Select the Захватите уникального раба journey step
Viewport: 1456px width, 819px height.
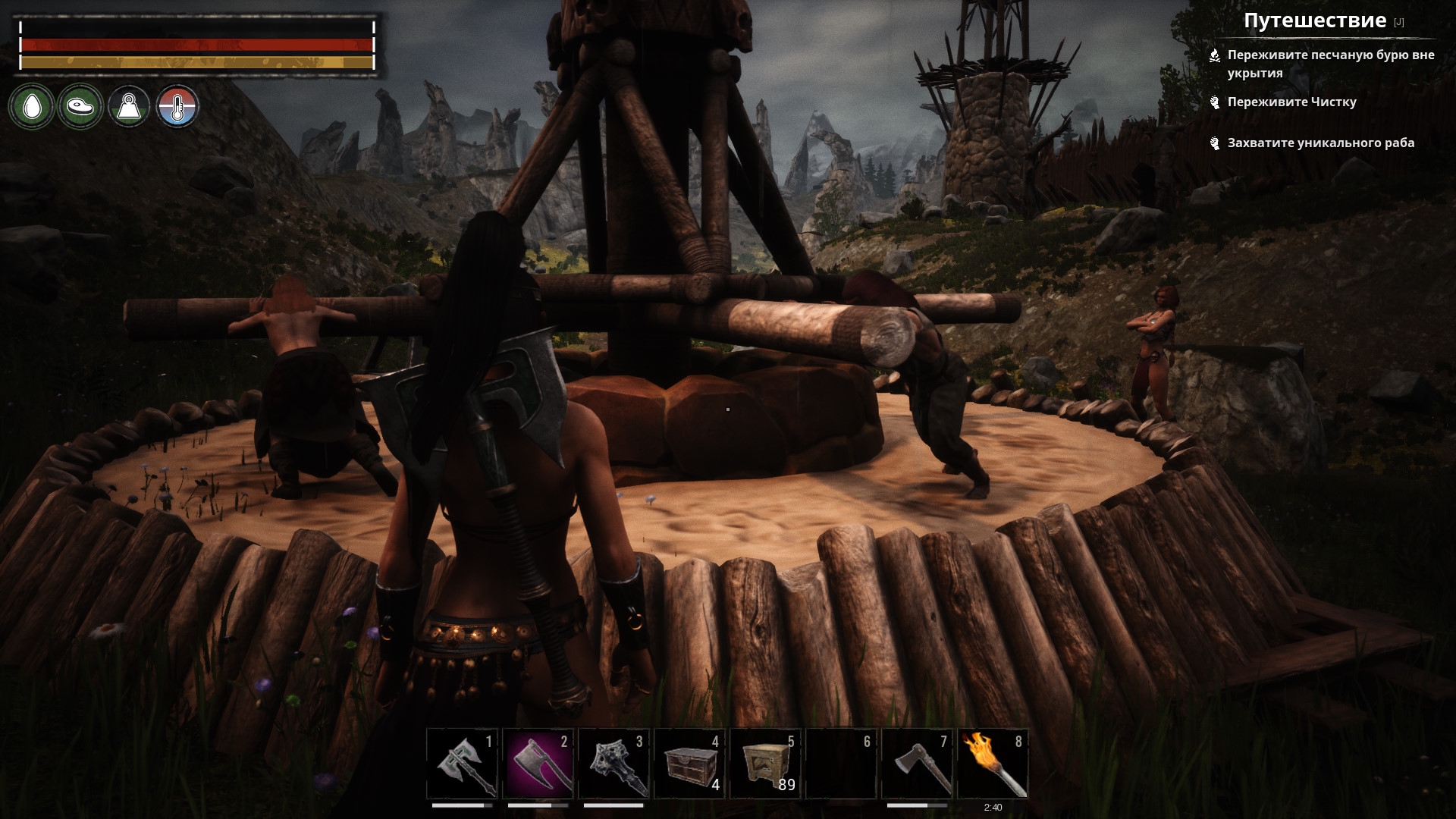coord(1320,143)
